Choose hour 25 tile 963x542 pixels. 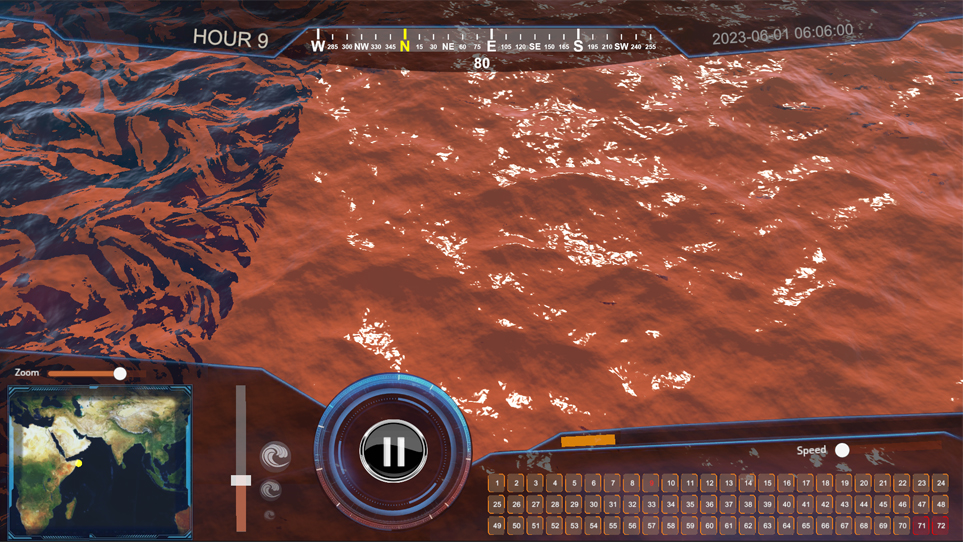pos(496,504)
